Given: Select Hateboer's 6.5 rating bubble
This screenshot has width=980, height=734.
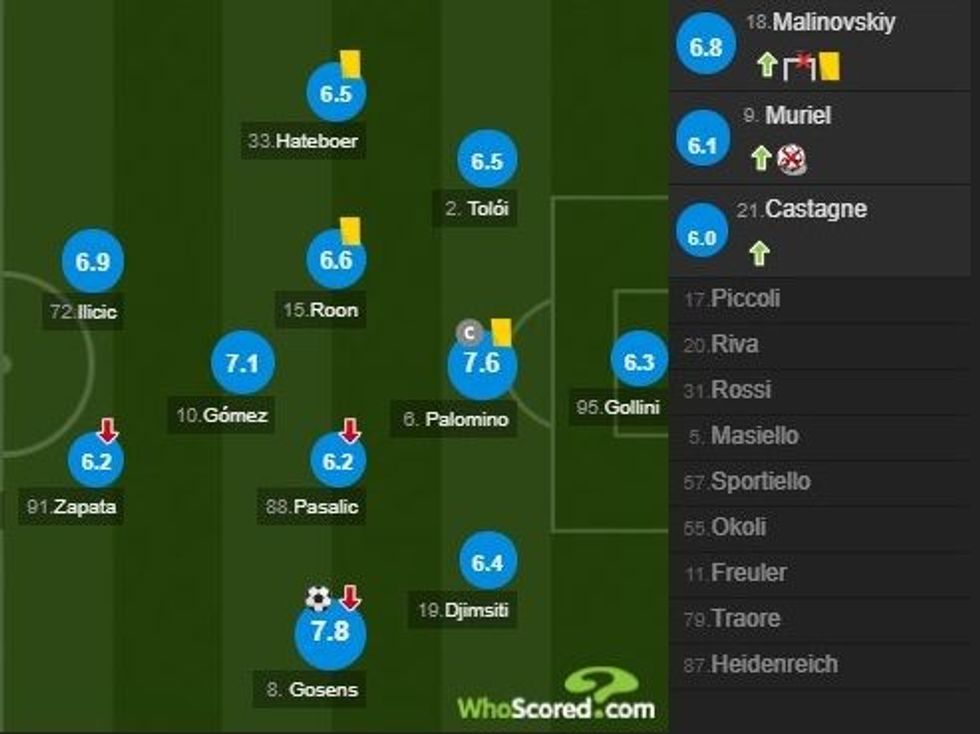Looking at the screenshot, I should click(336, 94).
